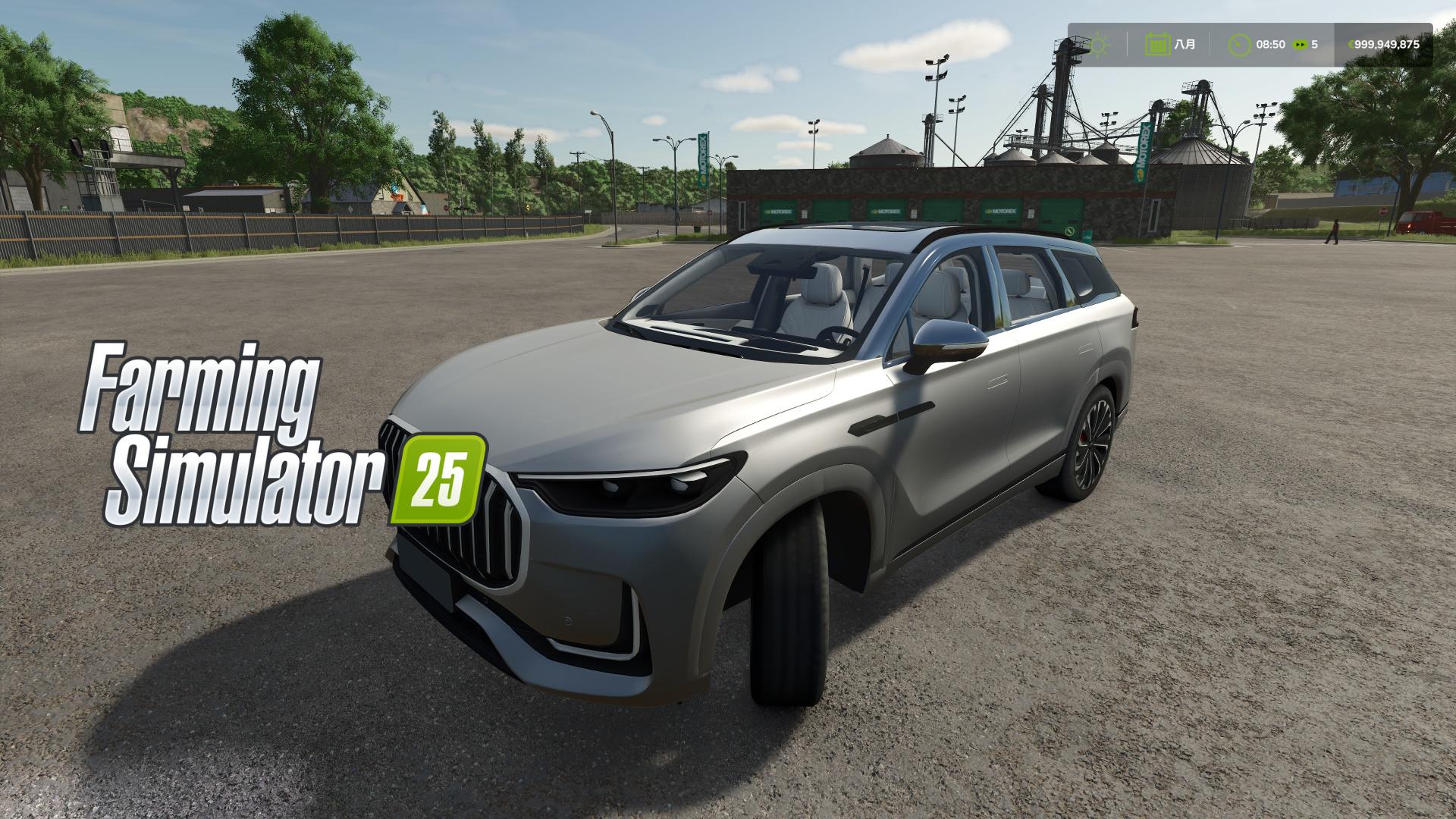Image resolution: width=1456 pixels, height=819 pixels.
Task: Click the fast-forward time scale icon
Action: [x=1298, y=44]
